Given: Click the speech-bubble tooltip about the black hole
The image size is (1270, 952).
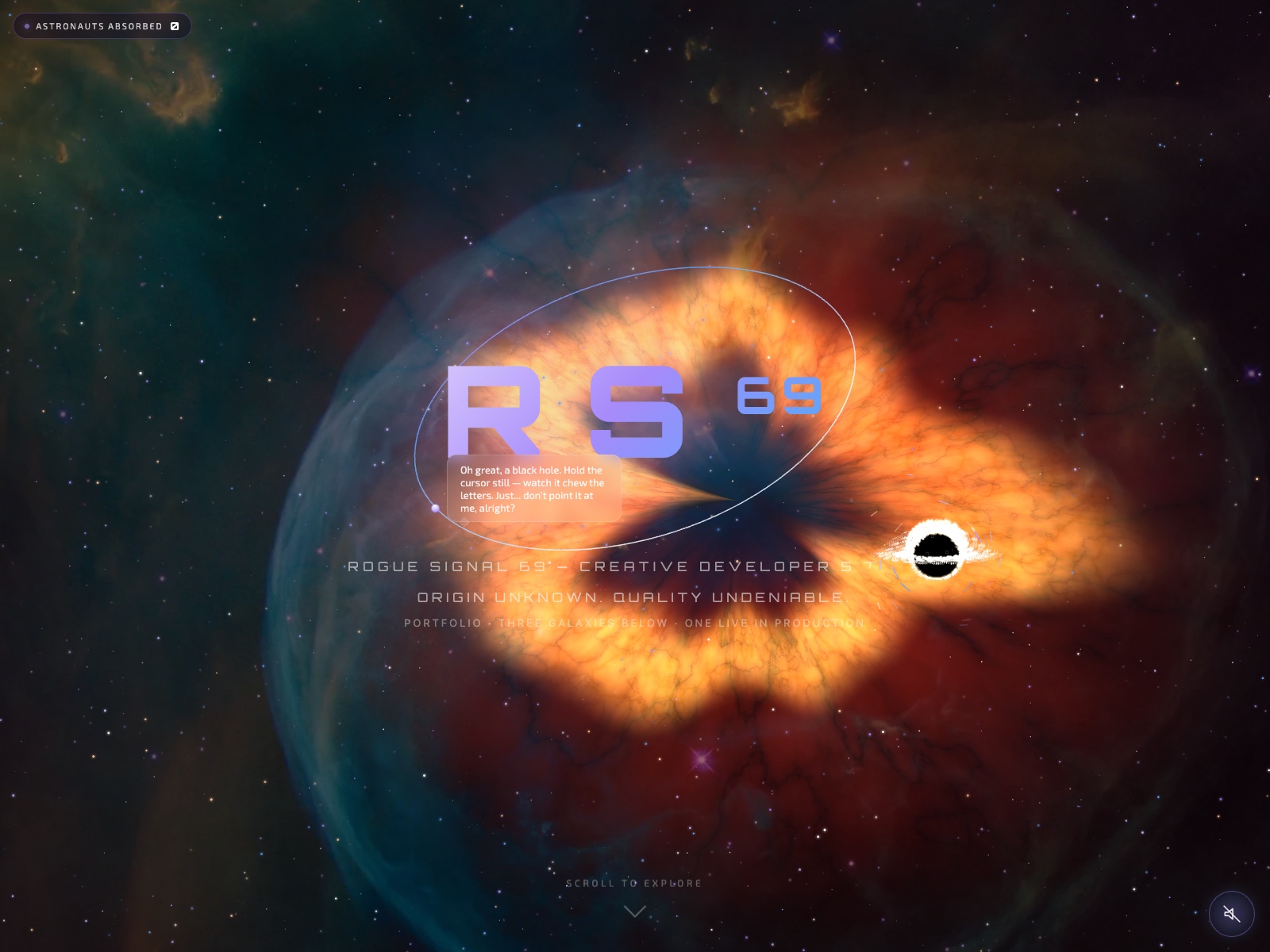Looking at the screenshot, I should point(535,486).
